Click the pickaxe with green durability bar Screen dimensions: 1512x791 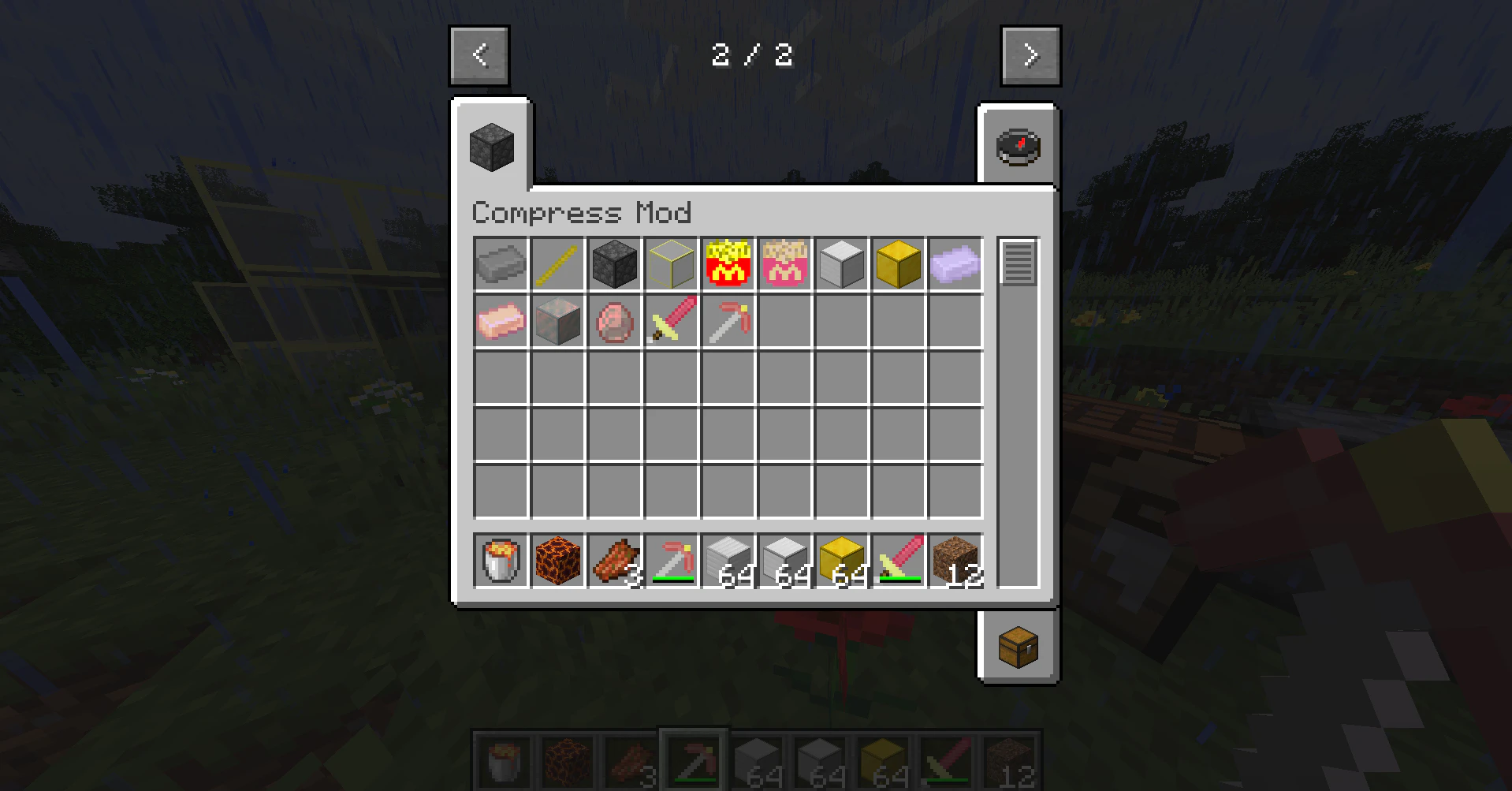point(671,561)
